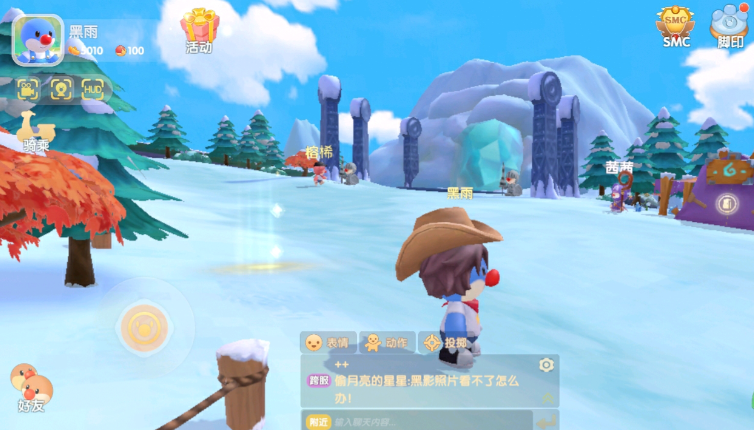
Task: Open the 好友 friends list
Action: point(30,387)
